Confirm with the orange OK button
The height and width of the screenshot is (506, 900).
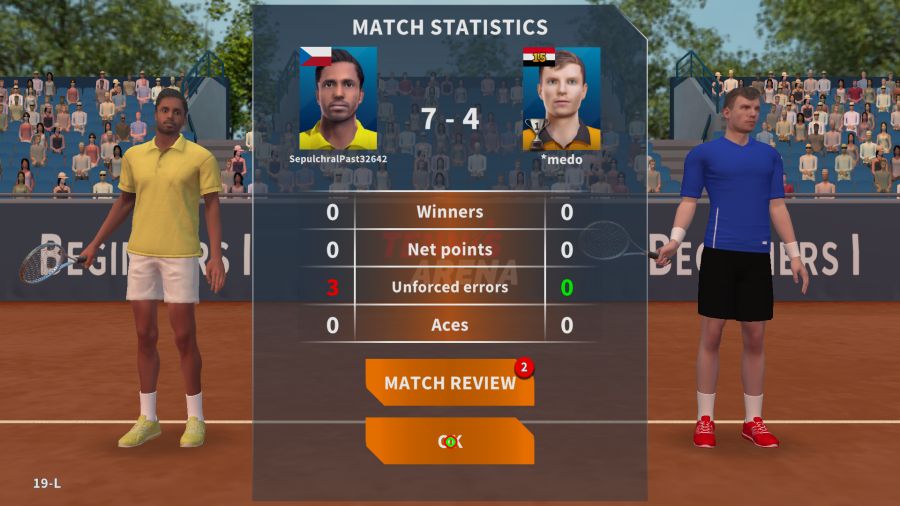pyautogui.click(x=449, y=441)
